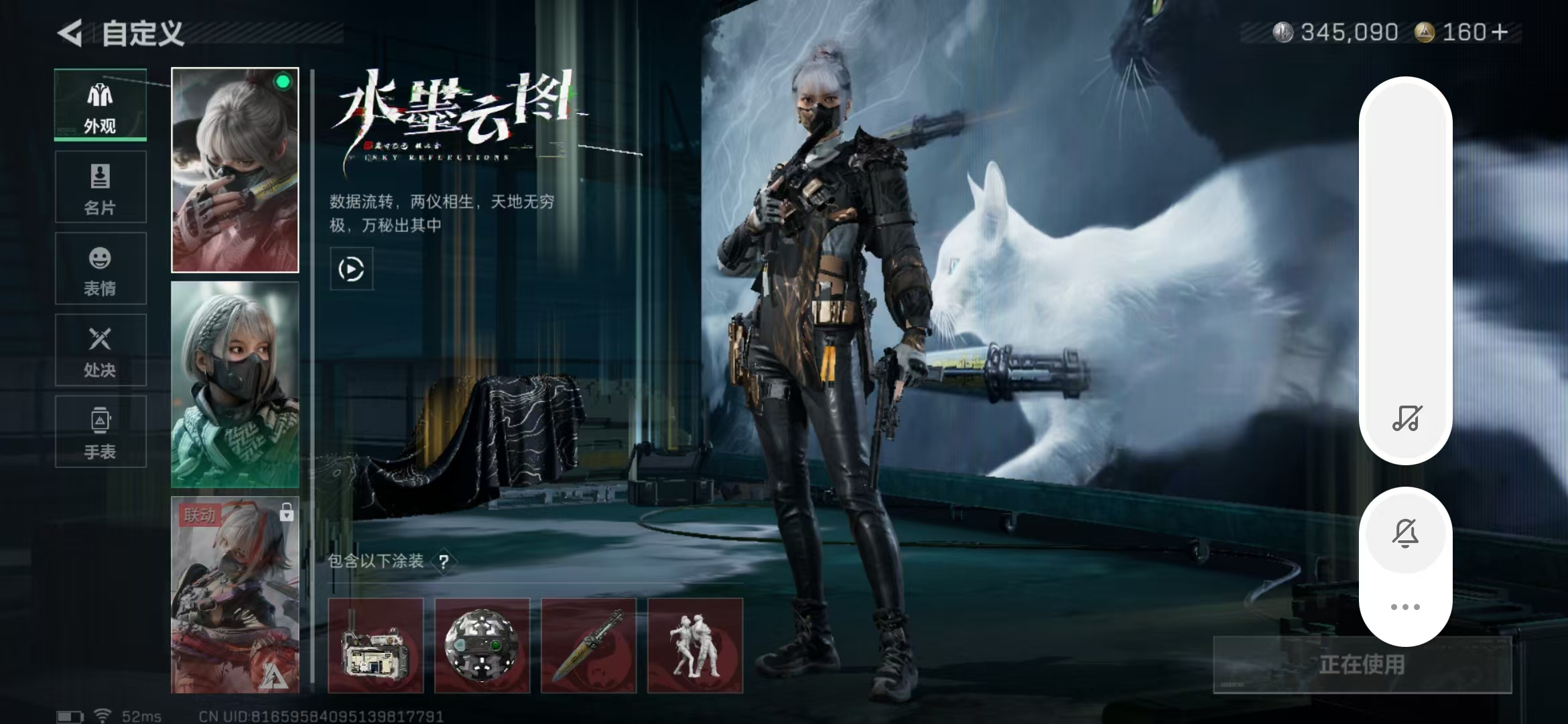The image size is (1568, 724).
Task: View the spherical device item skin
Action: pyautogui.click(x=482, y=646)
